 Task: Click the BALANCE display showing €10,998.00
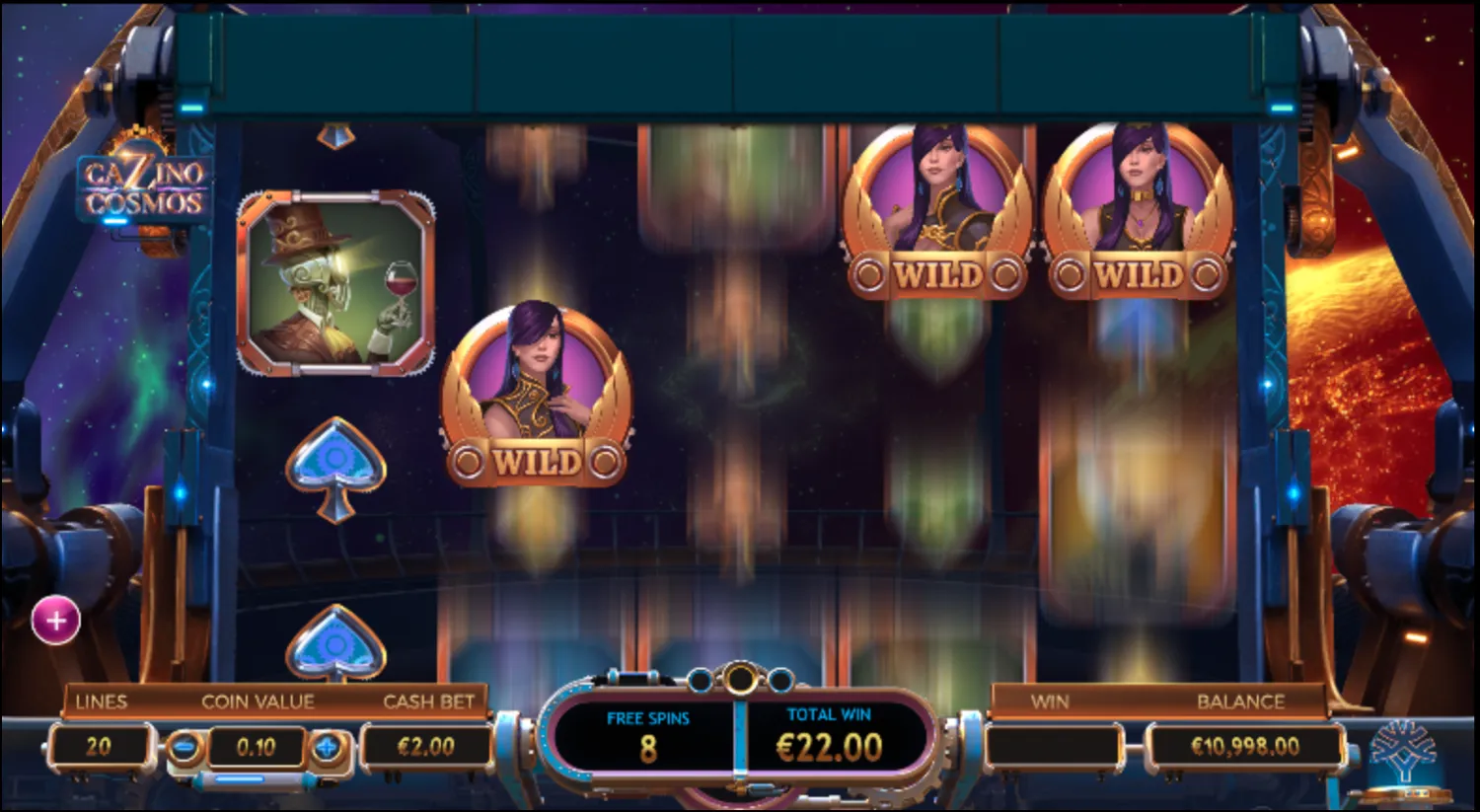tap(1245, 747)
